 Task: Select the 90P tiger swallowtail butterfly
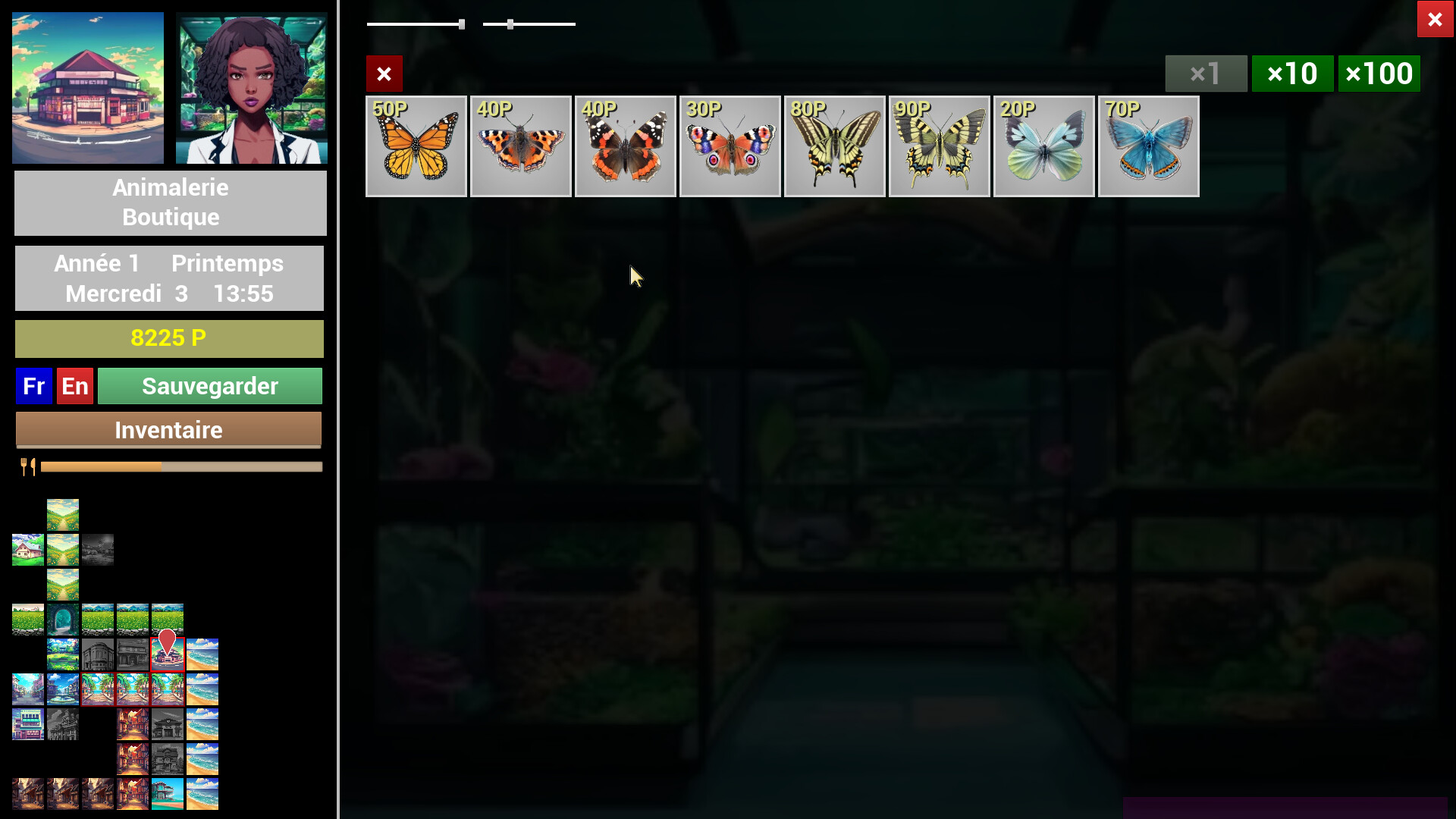click(x=940, y=146)
